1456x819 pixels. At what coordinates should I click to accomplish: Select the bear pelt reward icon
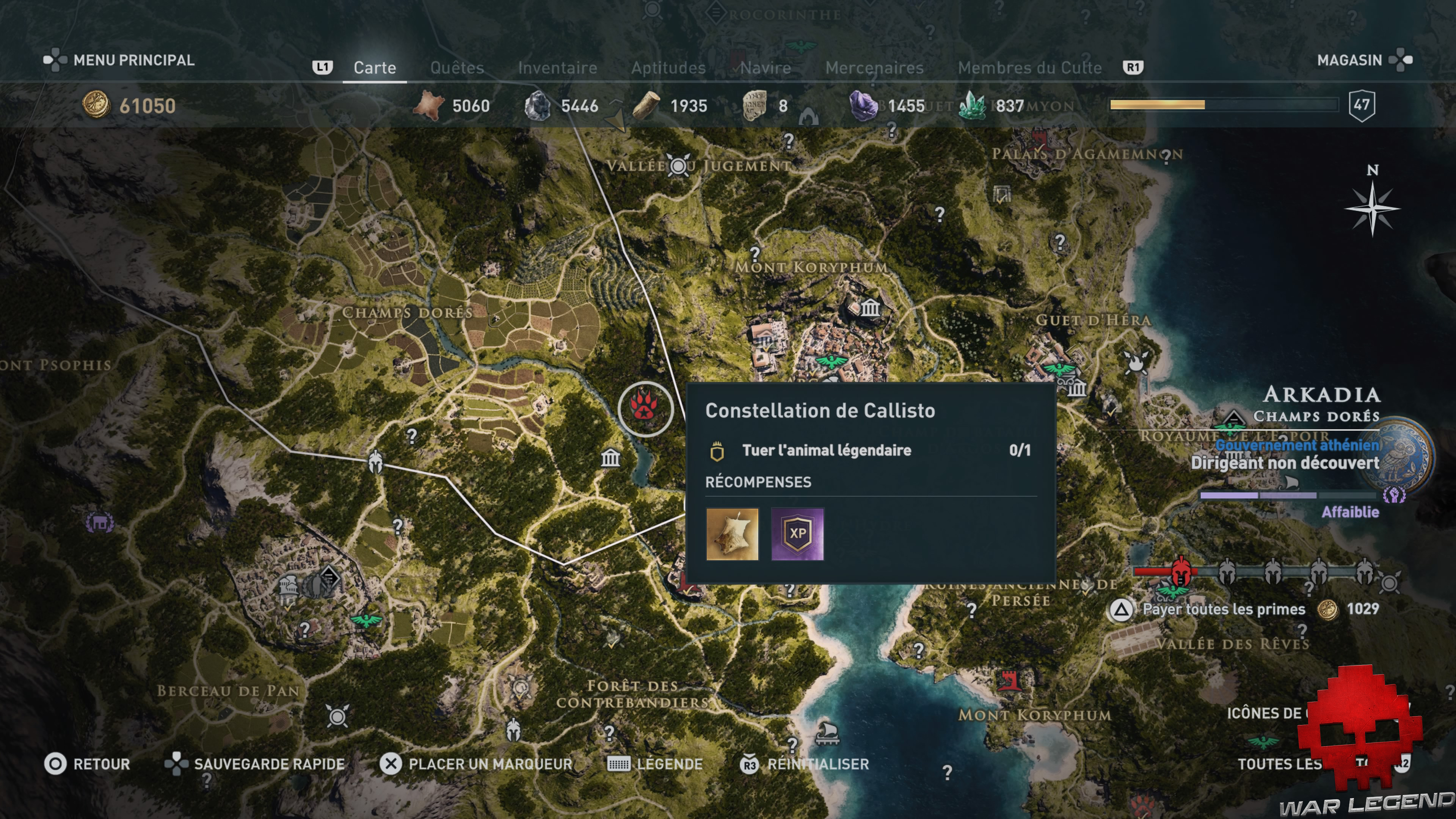733,535
